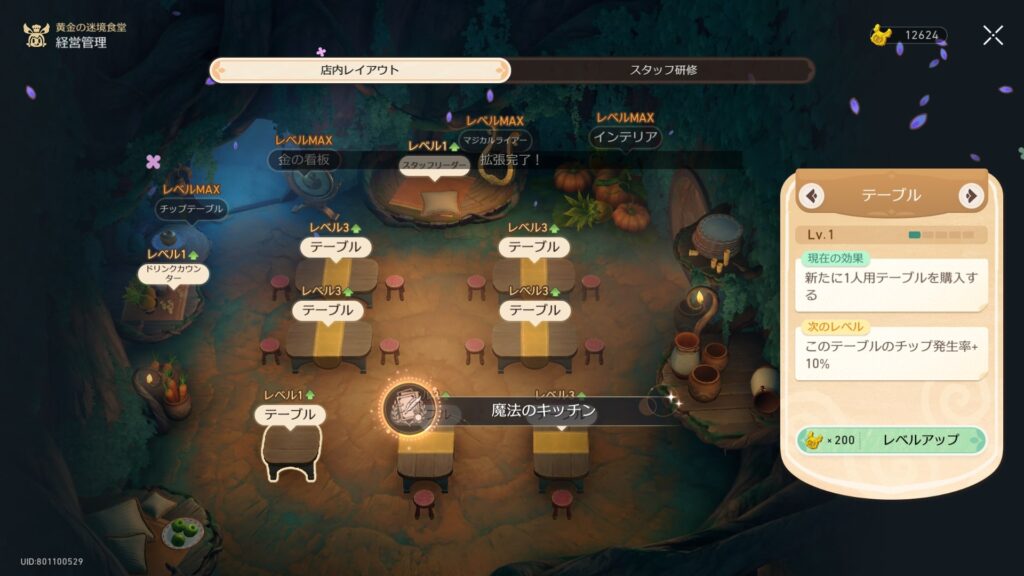1024x576 pixels.
Task: Tap the レベルアップ button
Action: [892, 440]
